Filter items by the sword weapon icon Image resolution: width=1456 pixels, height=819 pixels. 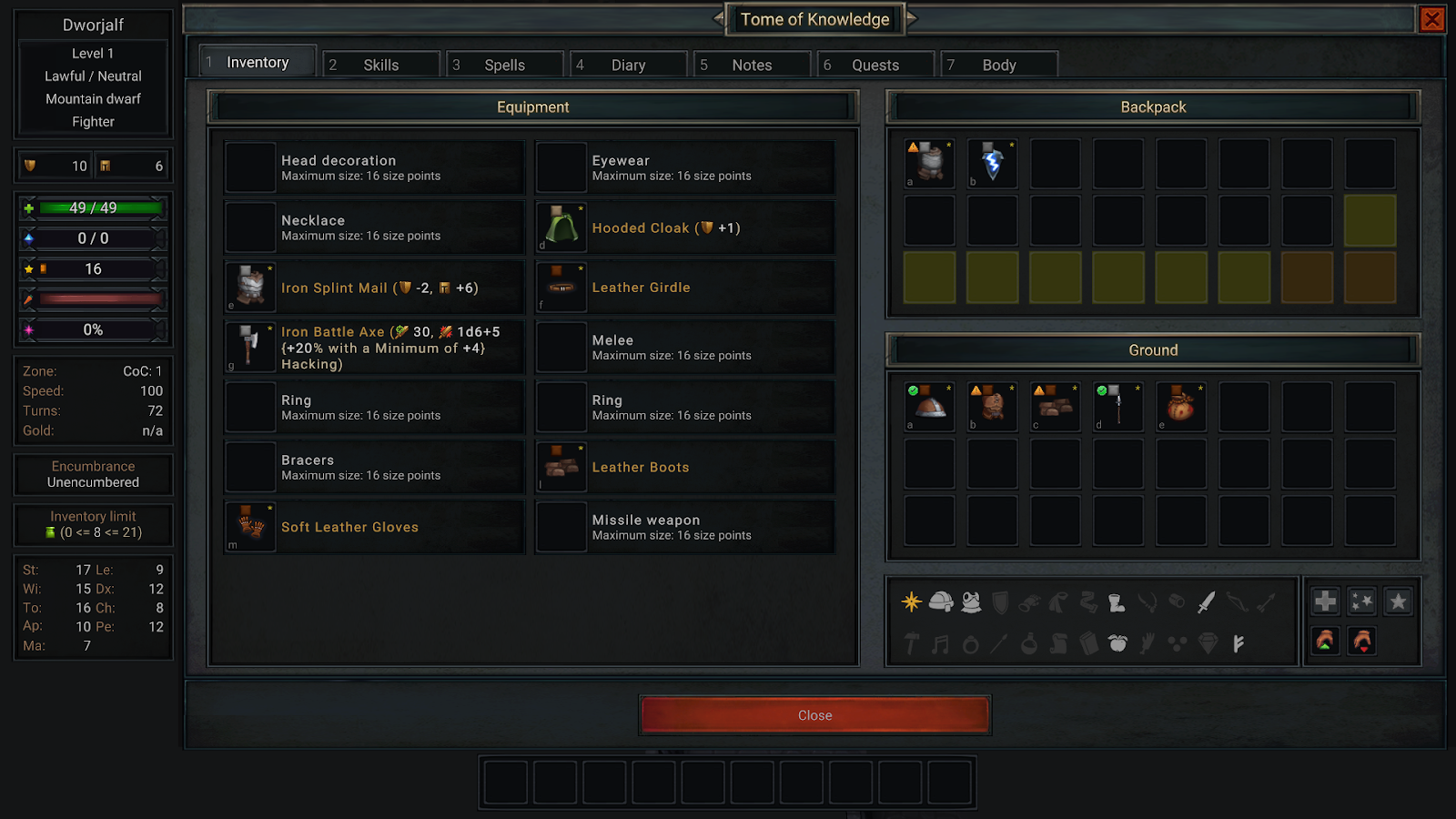pos(1207,602)
